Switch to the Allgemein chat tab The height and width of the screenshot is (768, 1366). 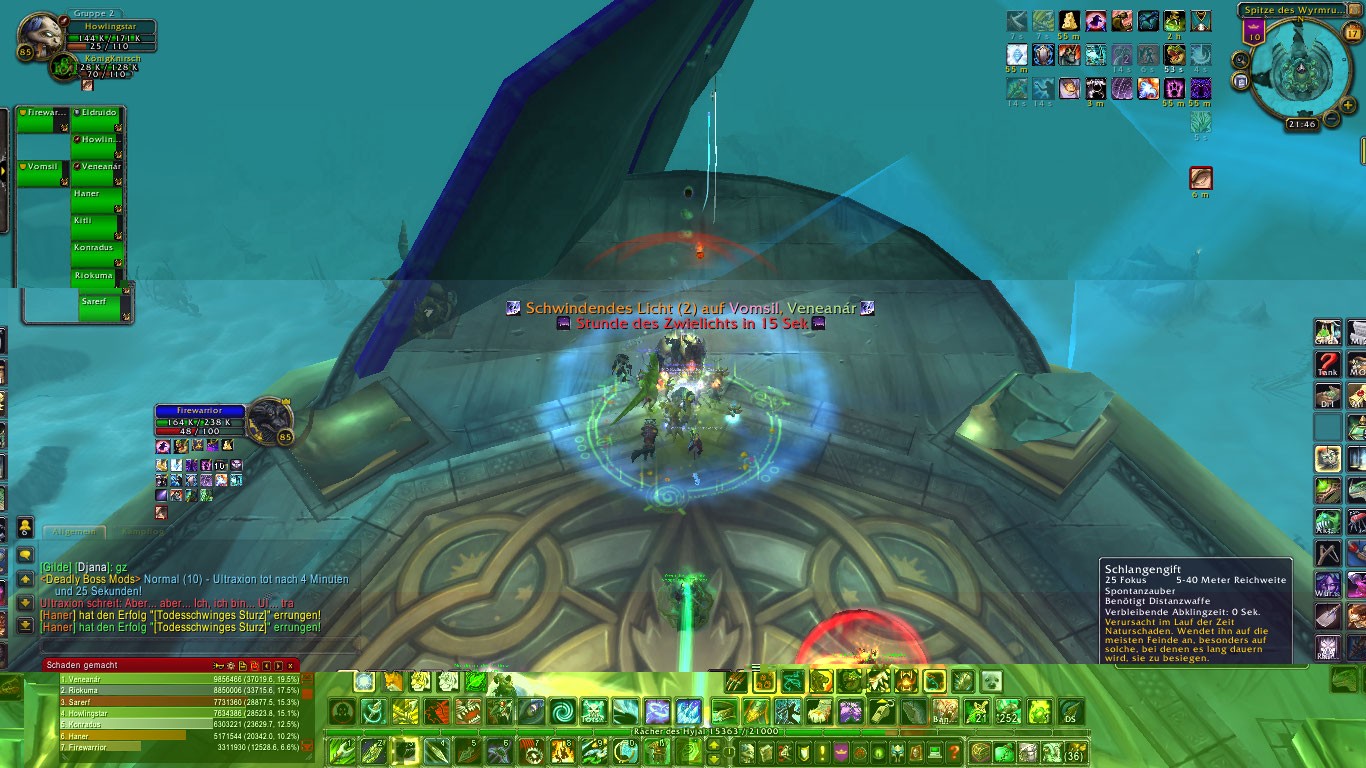[x=74, y=532]
